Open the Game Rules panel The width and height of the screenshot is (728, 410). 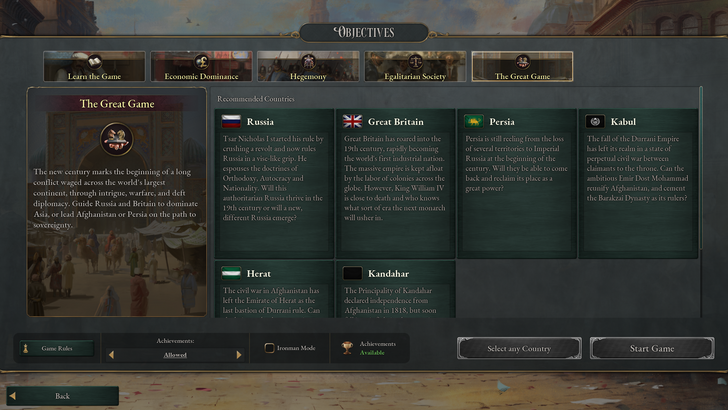58,349
